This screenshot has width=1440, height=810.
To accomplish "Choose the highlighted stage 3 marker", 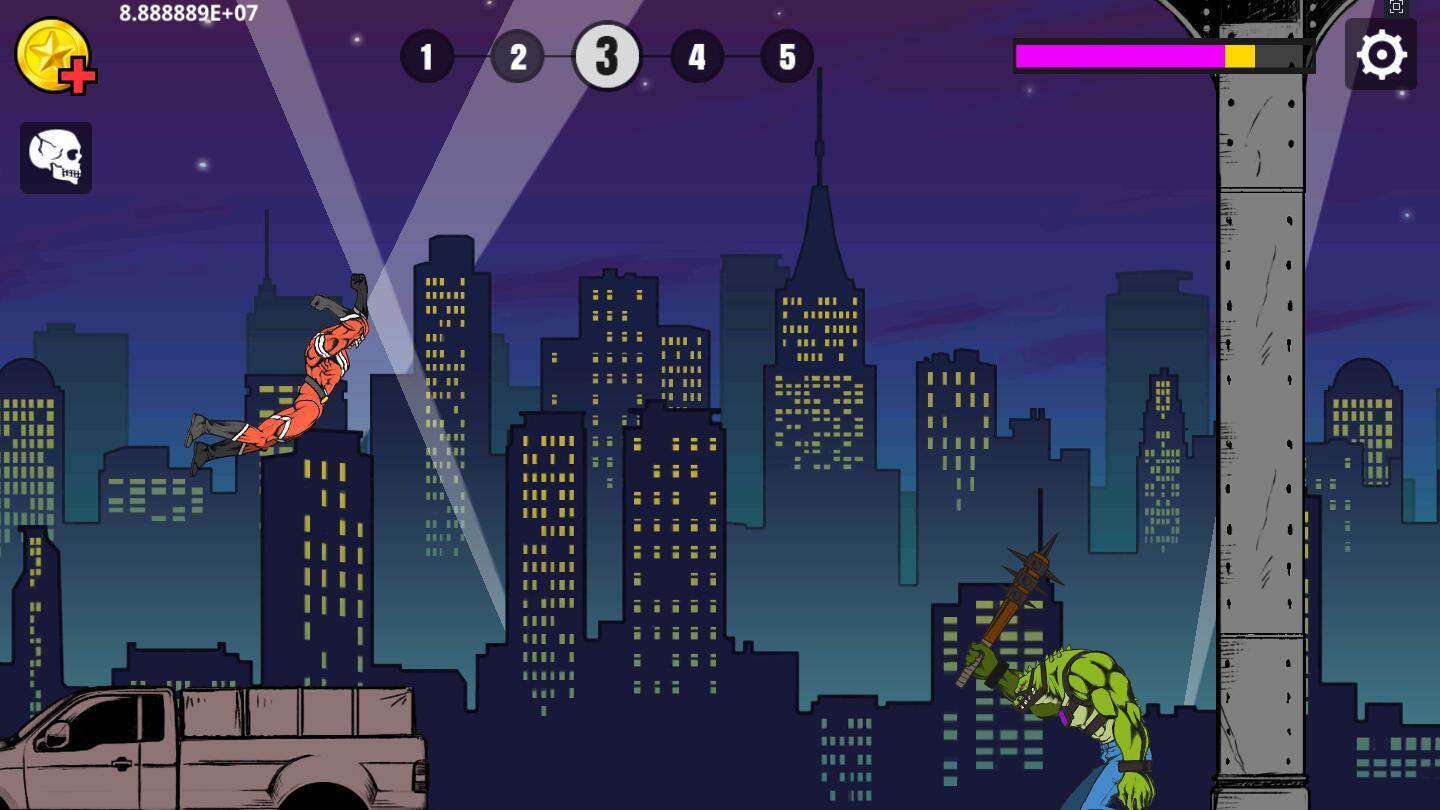I will pos(606,56).
